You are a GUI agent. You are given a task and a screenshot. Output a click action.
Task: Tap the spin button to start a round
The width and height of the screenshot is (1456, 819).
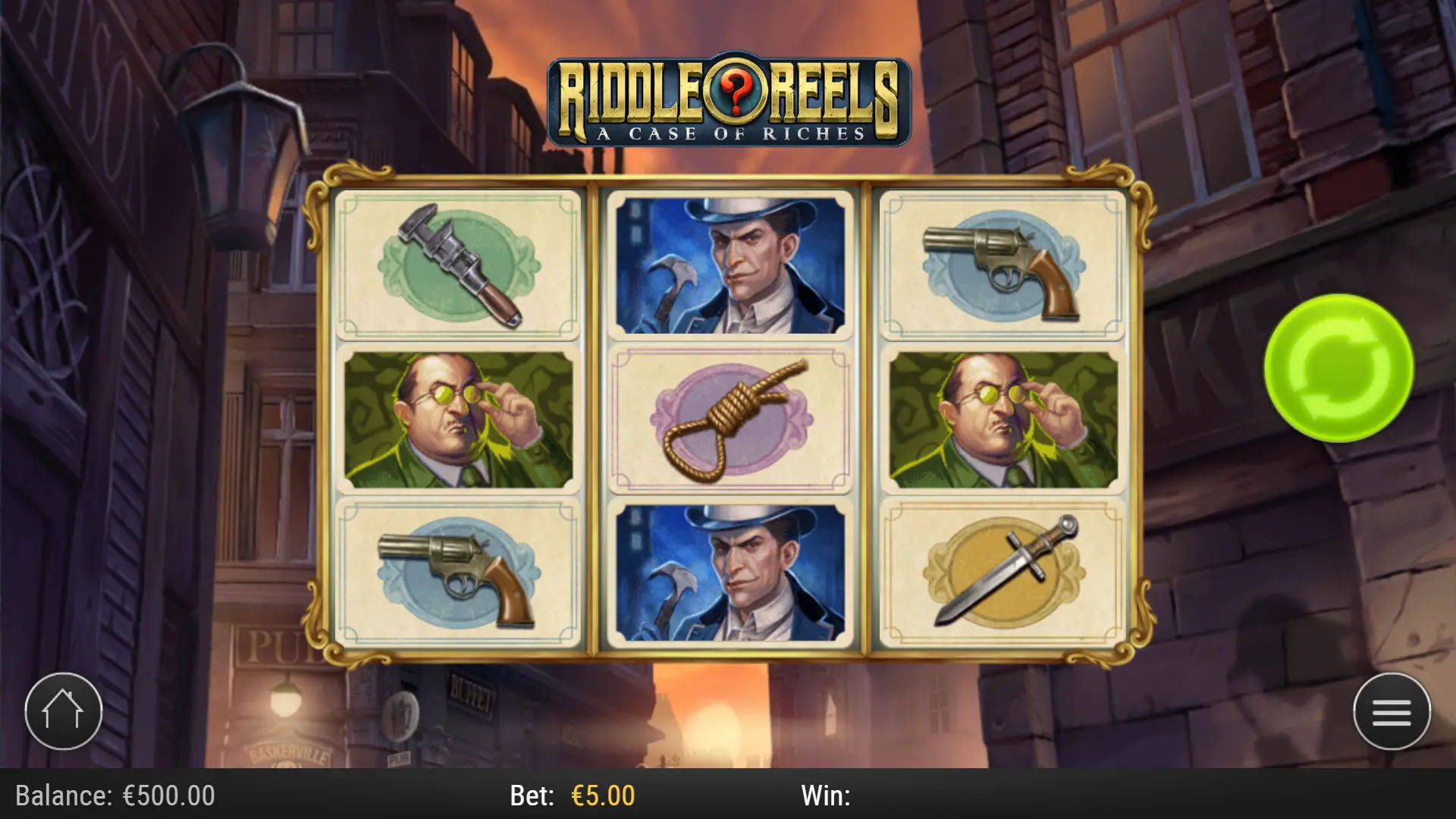click(1338, 366)
